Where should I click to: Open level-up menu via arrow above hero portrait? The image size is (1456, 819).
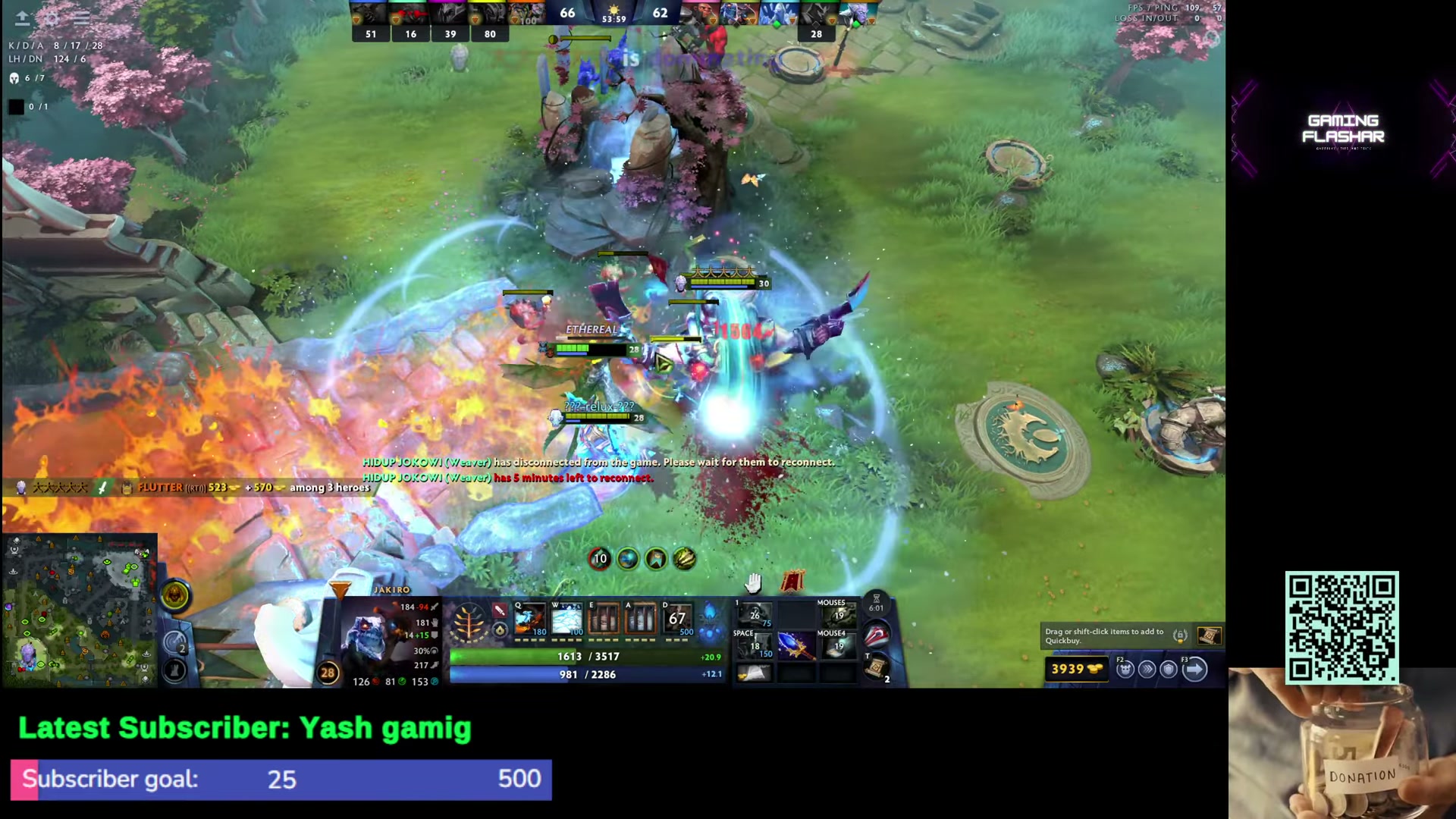click(340, 588)
